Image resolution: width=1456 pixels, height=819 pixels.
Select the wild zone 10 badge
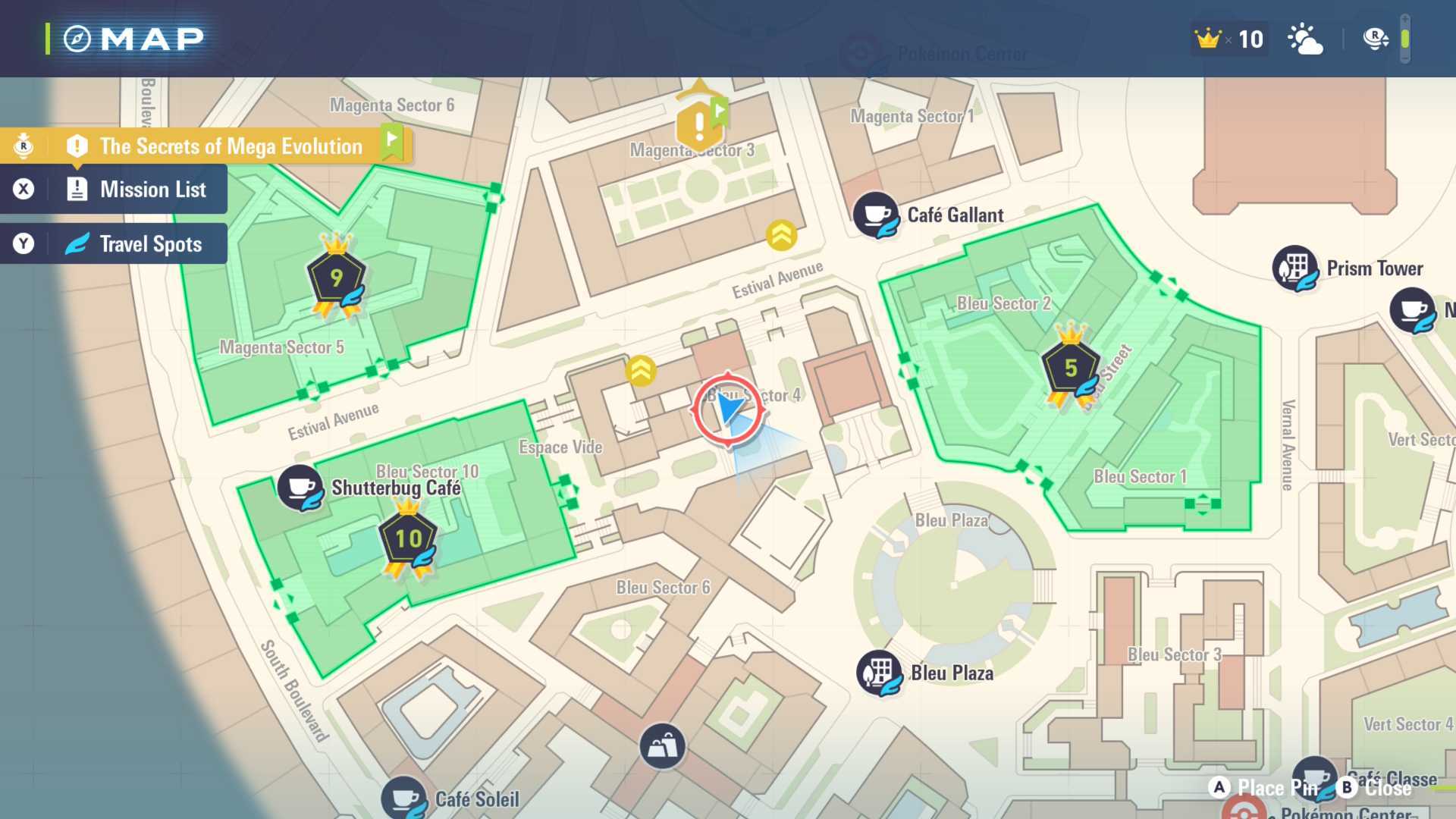pos(408,538)
